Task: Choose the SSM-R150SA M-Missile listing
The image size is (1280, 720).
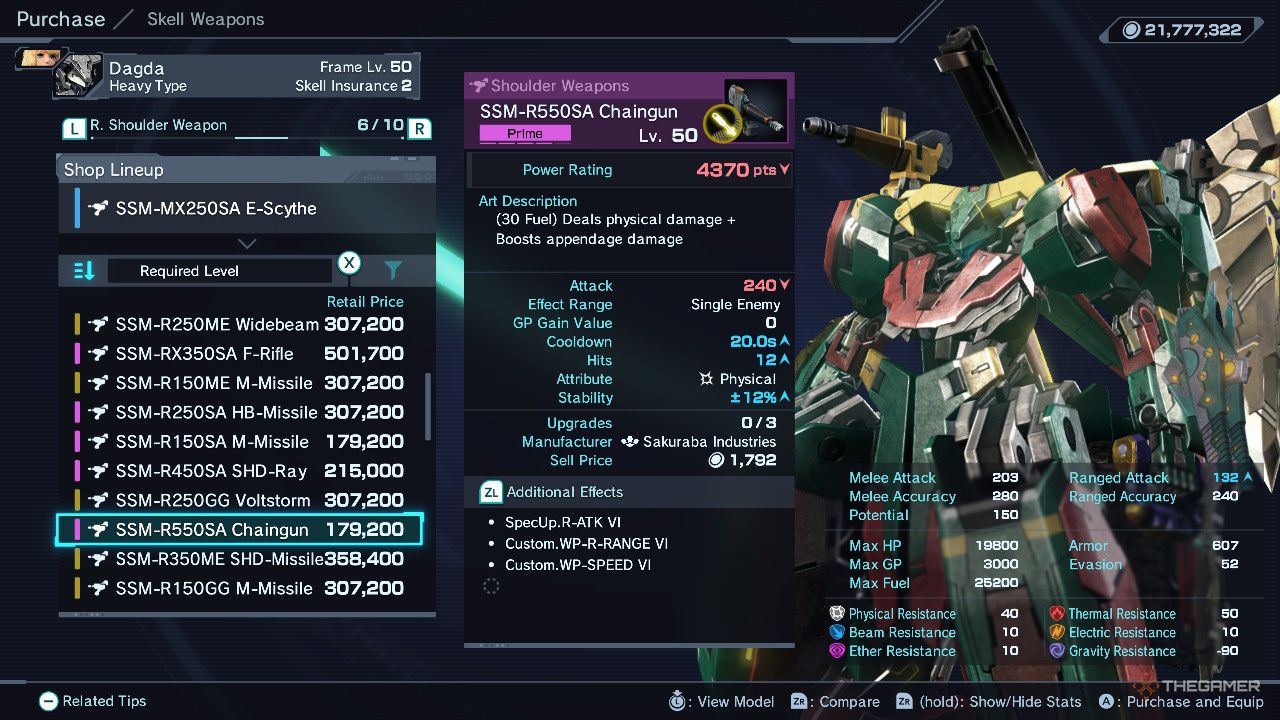Action: coord(240,442)
